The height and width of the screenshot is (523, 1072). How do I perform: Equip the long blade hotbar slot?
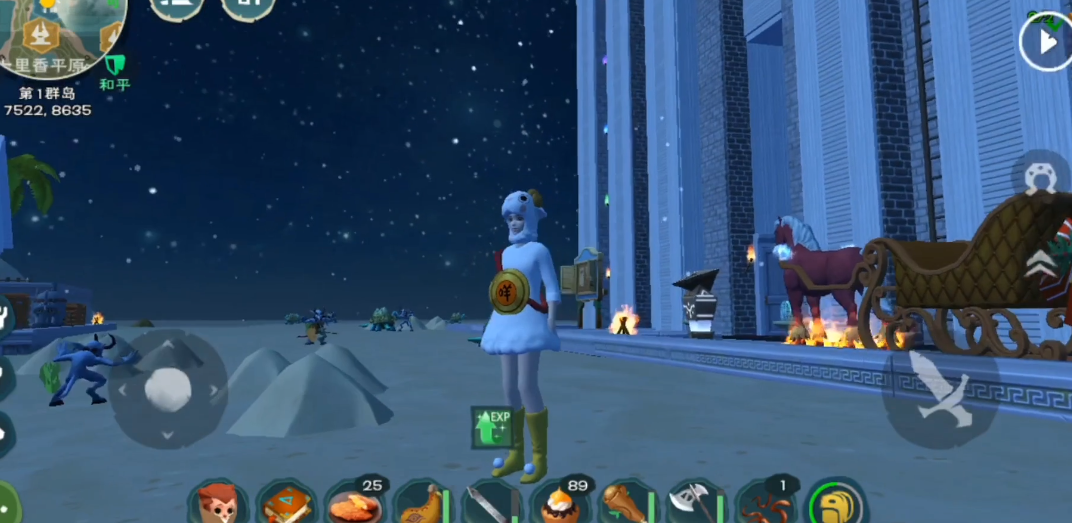[490, 503]
